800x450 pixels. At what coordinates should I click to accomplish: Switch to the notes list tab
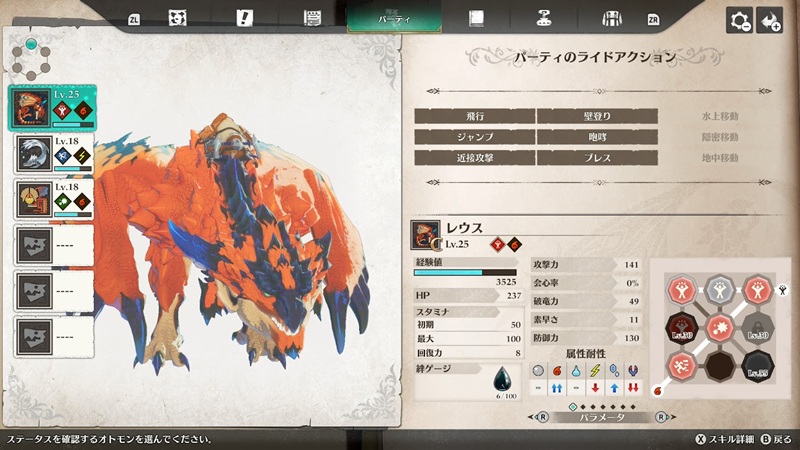tap(311, 18)
